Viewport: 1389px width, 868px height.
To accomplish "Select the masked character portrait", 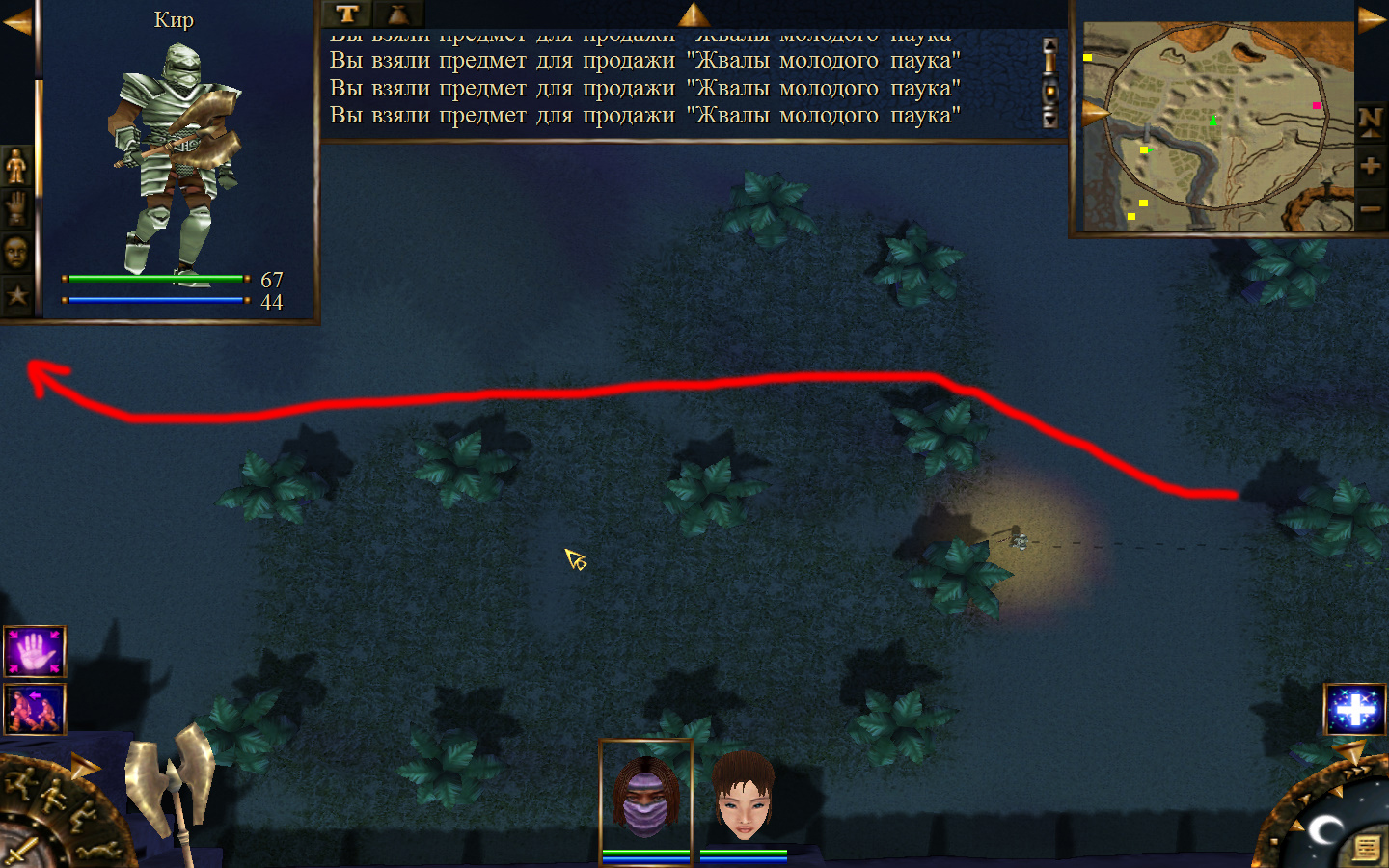I will pyautogui.click(x=645, y=797).
